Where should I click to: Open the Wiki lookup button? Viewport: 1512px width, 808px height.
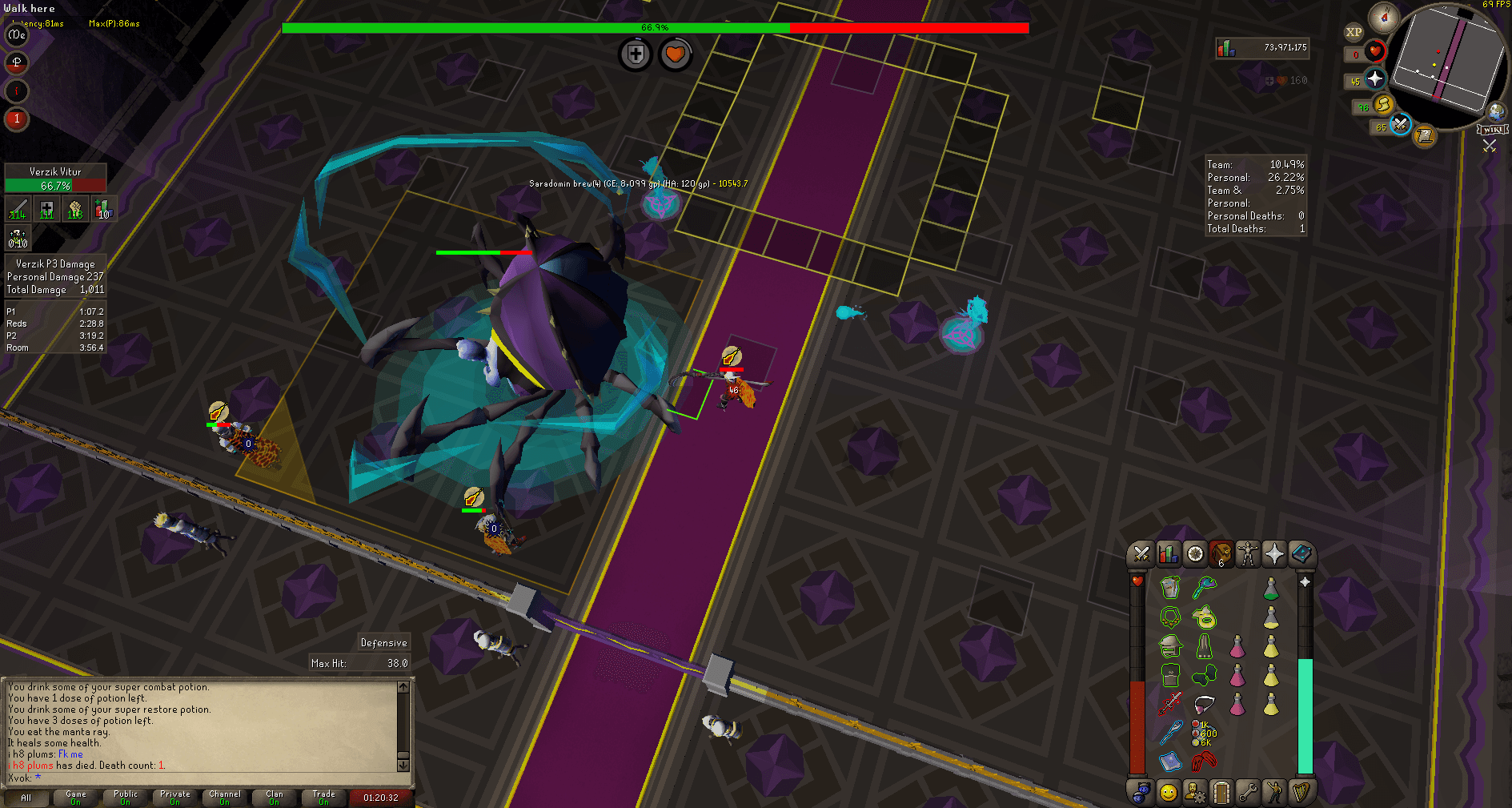click(1494, 131)
